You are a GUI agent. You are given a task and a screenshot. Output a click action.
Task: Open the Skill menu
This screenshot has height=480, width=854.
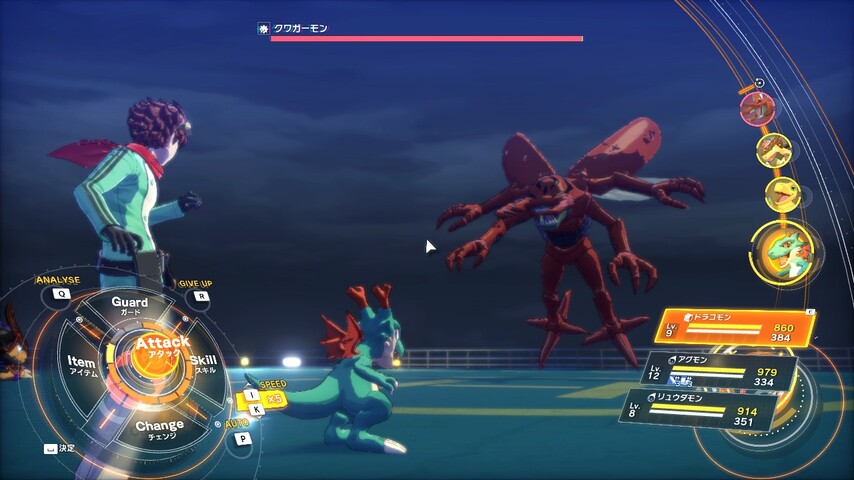click(202, 363)
